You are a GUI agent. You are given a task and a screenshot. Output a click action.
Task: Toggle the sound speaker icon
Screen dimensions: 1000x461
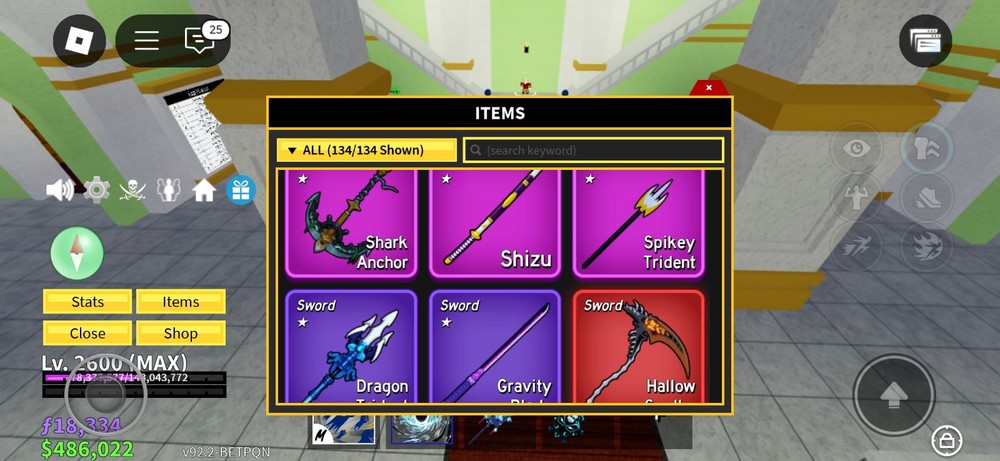coord(59,190)
